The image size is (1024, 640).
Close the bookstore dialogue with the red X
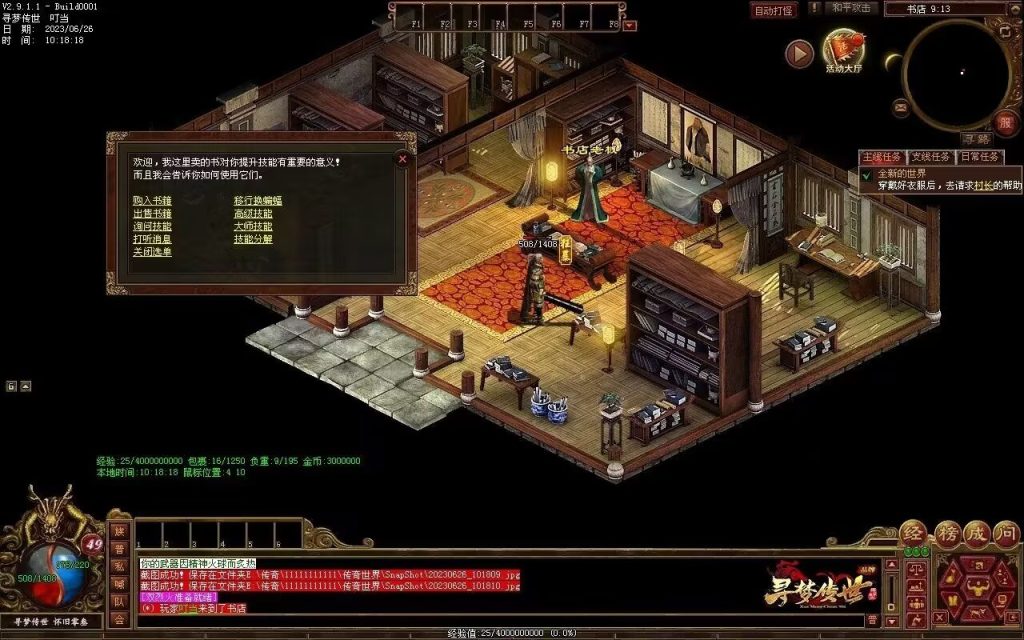pos(402,158)
